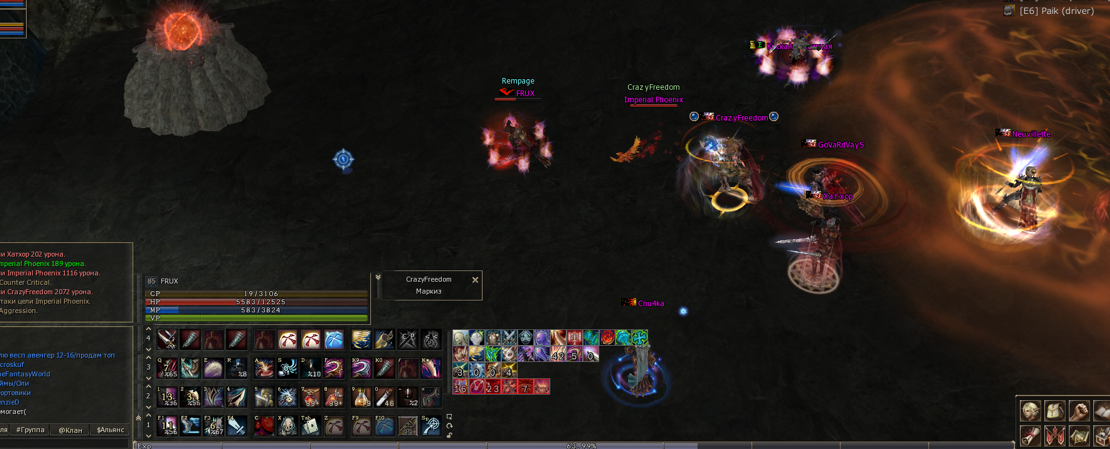Image resolution: width=1110 pixels, height=449 pixels.
Task: Collapse the target window arrow
Action: pyautogui.click(x=378, y=278)
